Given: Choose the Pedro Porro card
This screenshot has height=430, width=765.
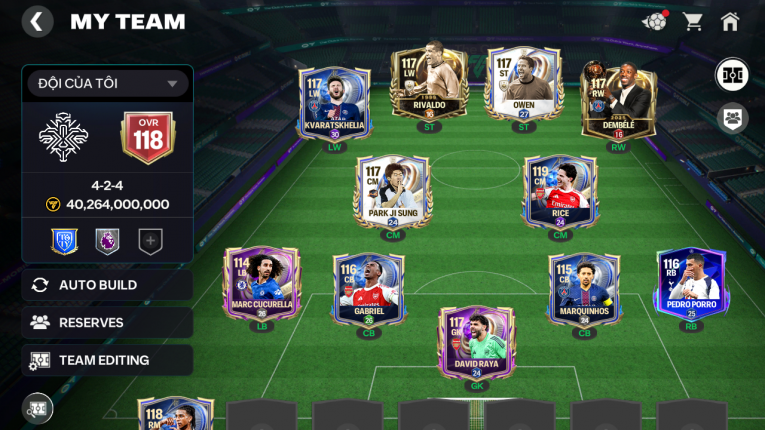Looking at the screenshot, I should click(x=690, y=284).
